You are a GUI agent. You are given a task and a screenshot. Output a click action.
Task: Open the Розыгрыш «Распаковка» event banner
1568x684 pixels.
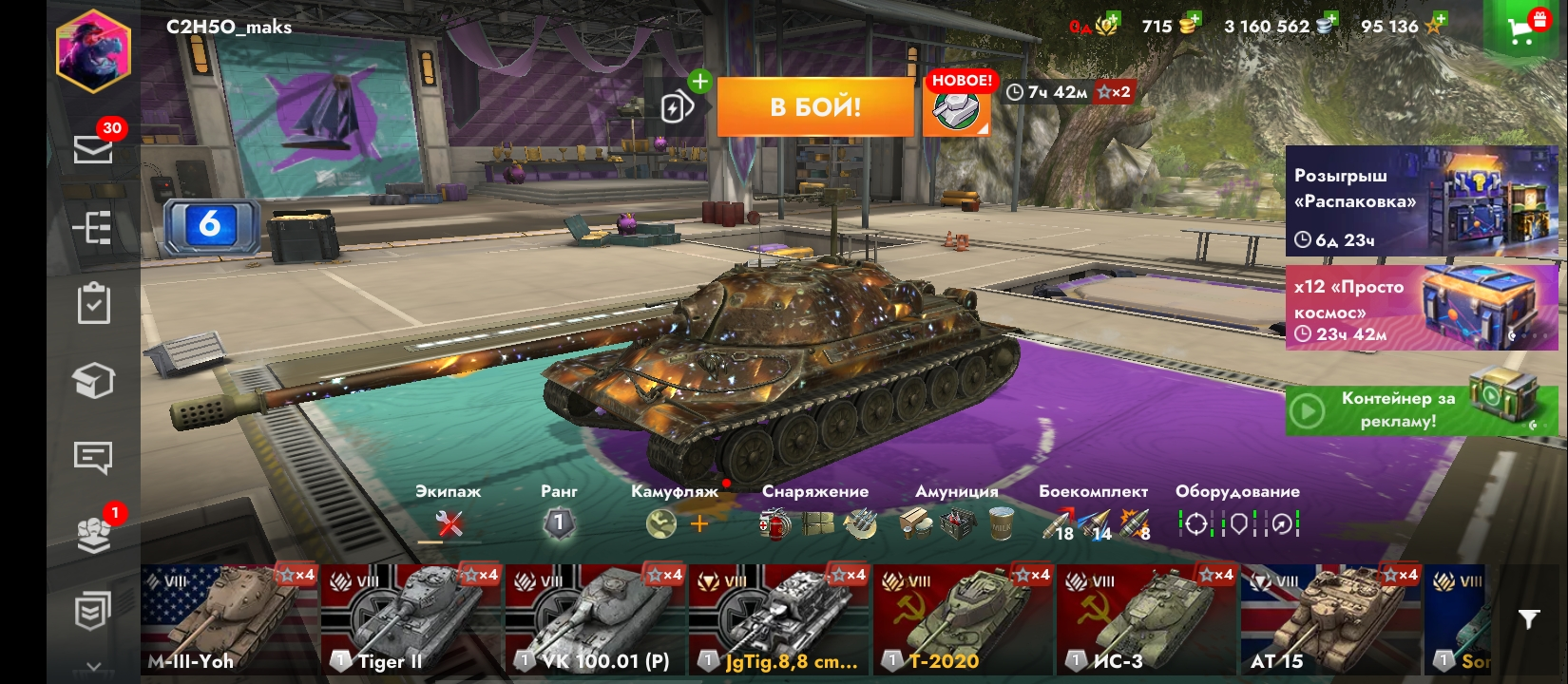(x=1421, y=201)
